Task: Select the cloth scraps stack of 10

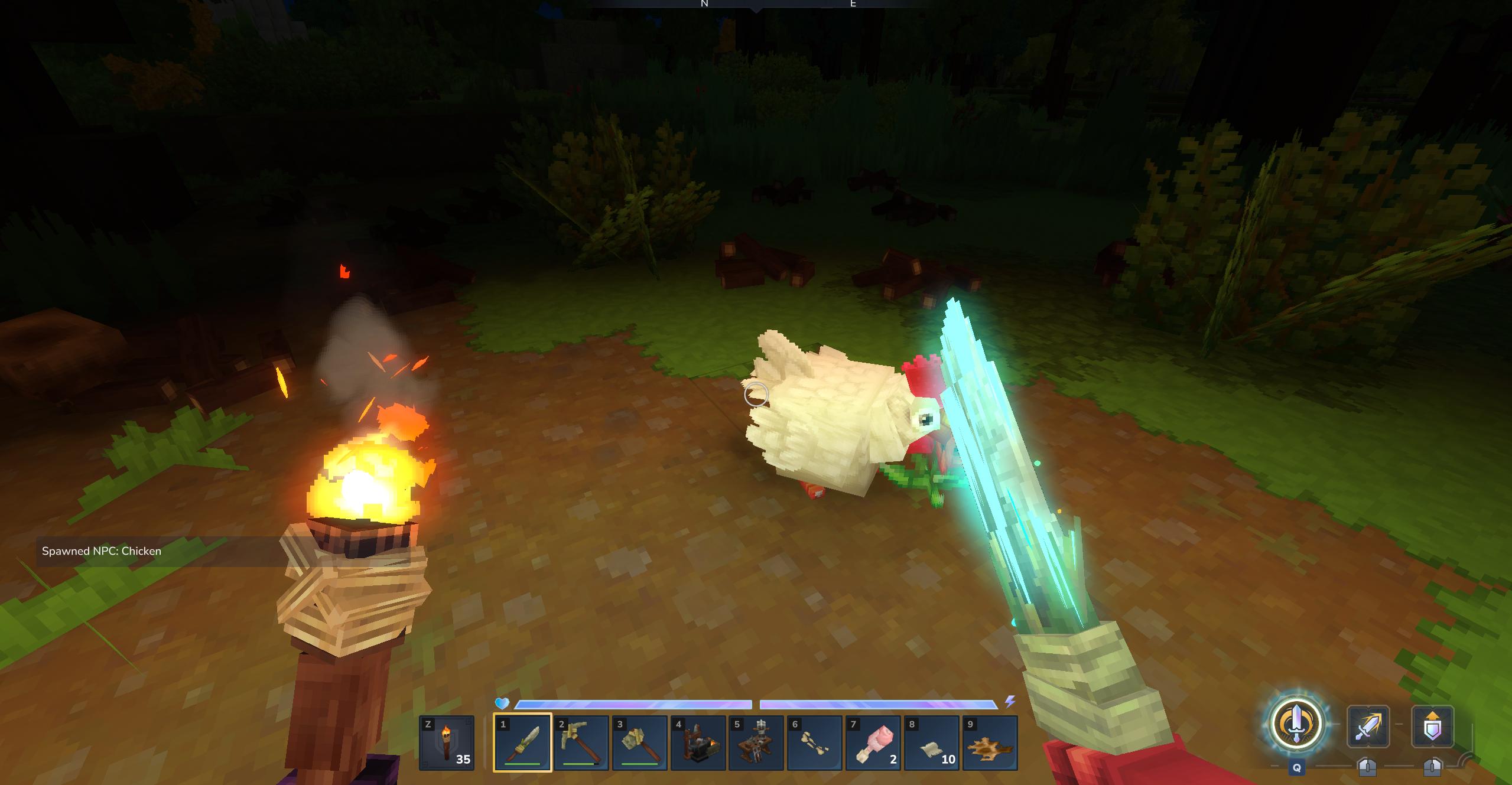Action: coord(932,742)
